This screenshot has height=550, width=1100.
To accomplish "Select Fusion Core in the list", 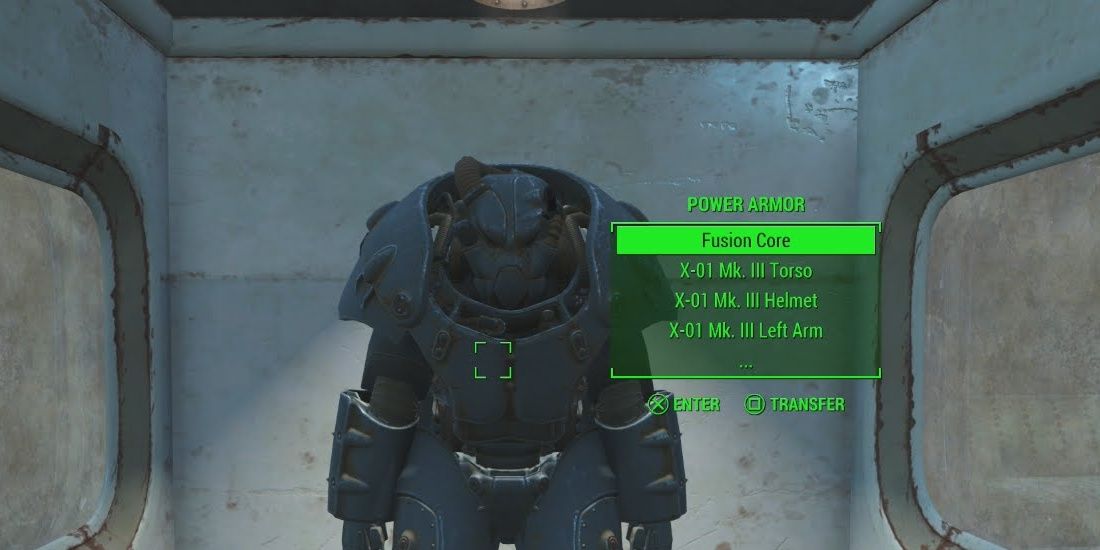I will (745, 240).
